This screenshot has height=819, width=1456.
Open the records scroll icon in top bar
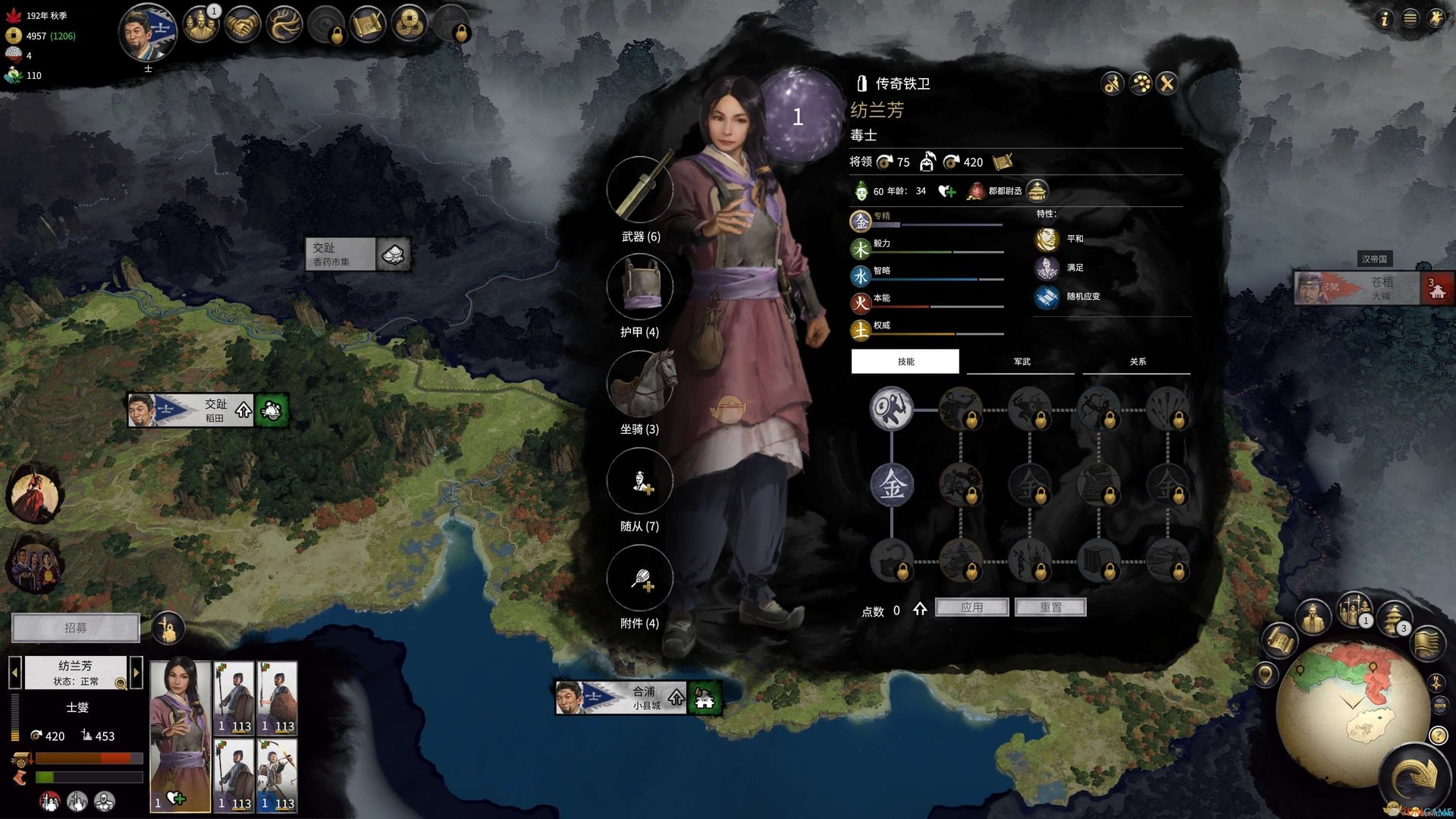tap(369, 24)
